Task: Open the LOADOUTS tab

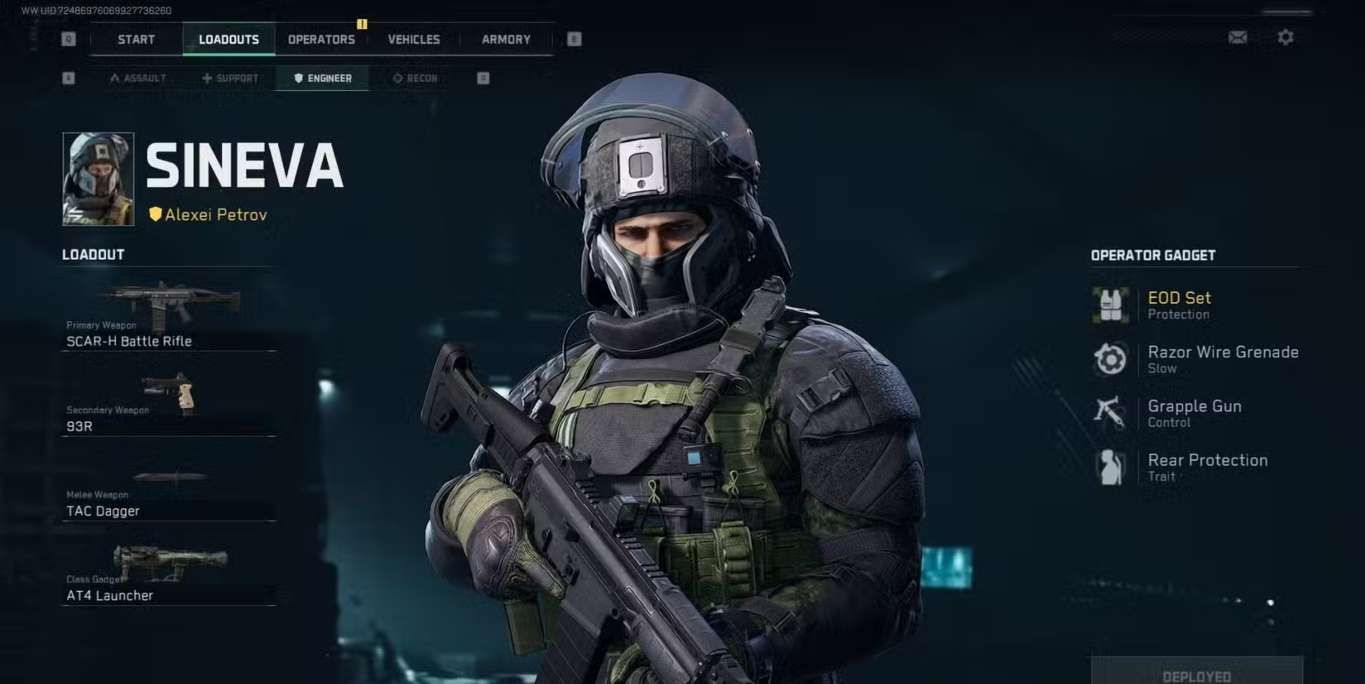Action: coord(229,39)
